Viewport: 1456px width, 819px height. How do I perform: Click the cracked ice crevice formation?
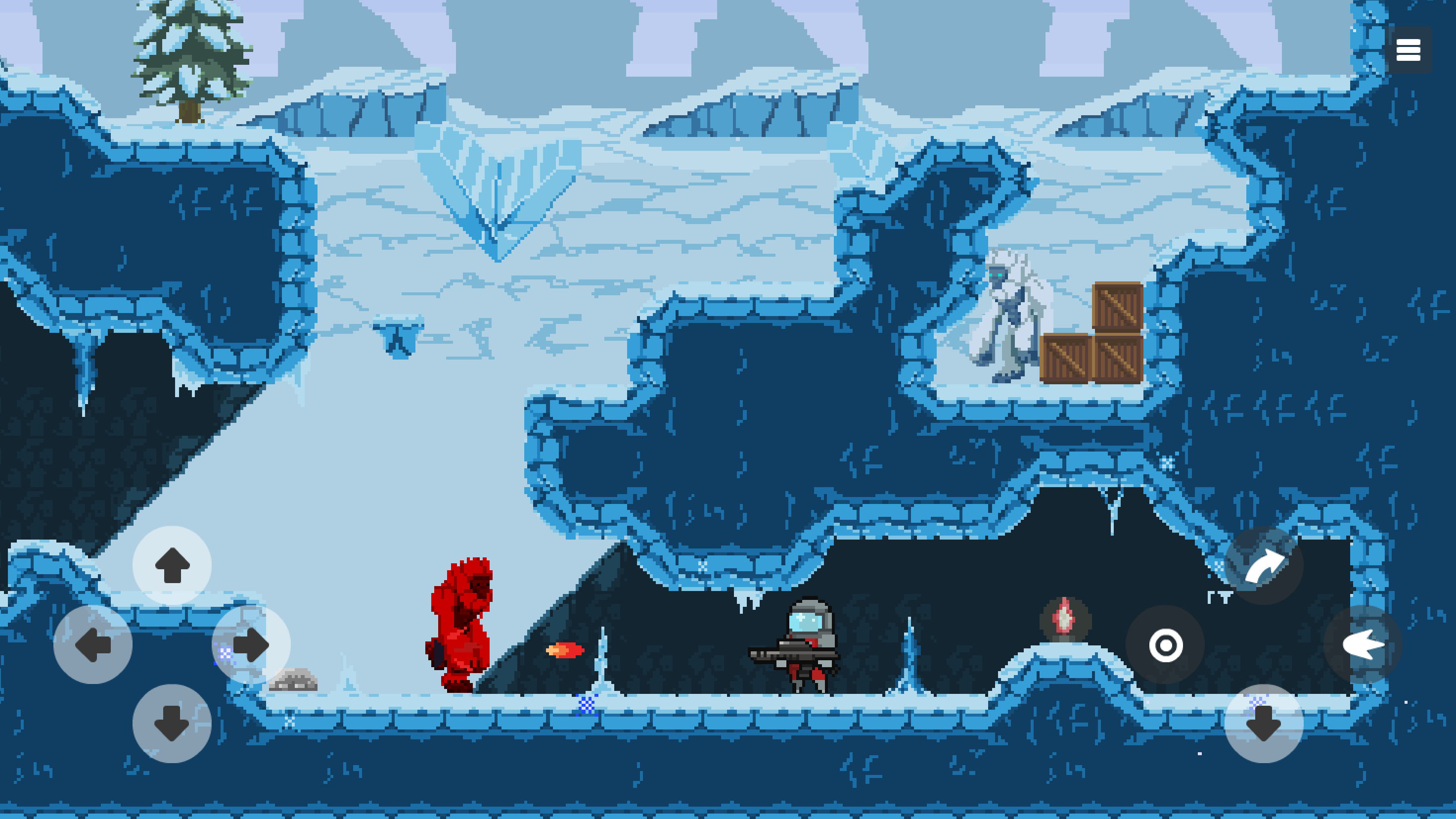click(x=498, y=198)
